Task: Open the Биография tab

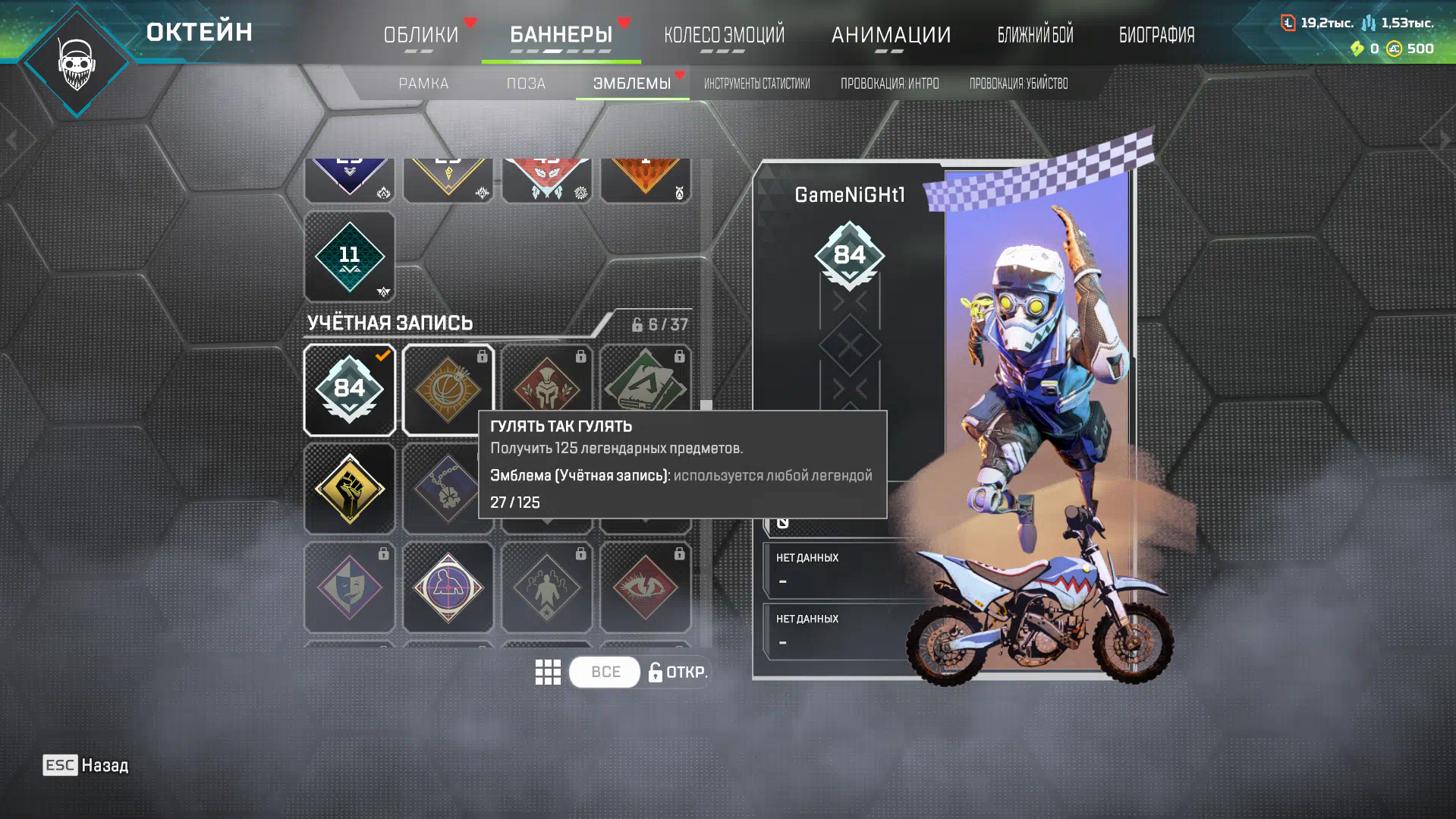Action: pos(1156,35)
